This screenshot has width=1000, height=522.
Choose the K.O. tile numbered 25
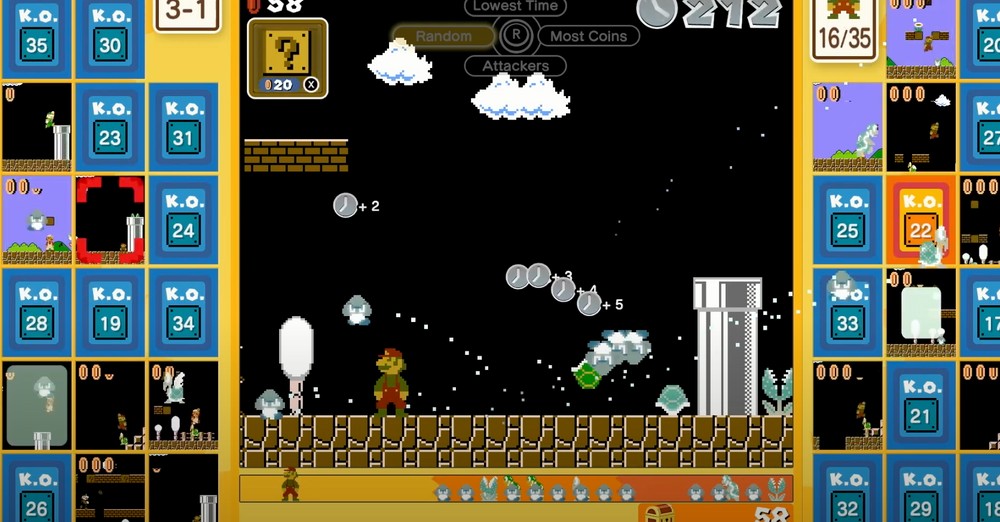pos(848,219)
